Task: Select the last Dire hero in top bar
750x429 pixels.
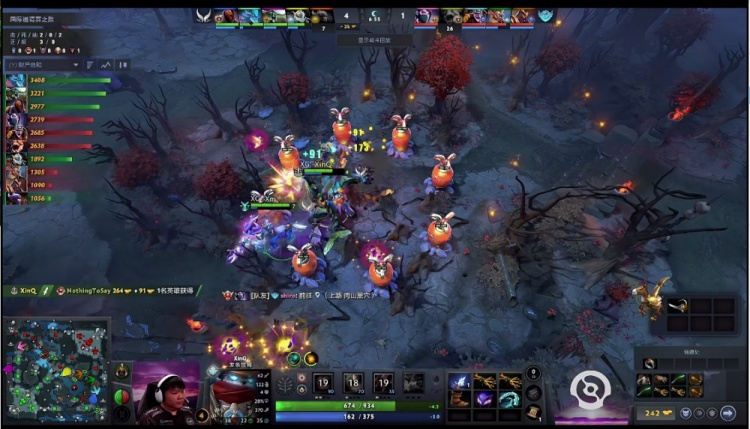Action: (x=522, y=16)
